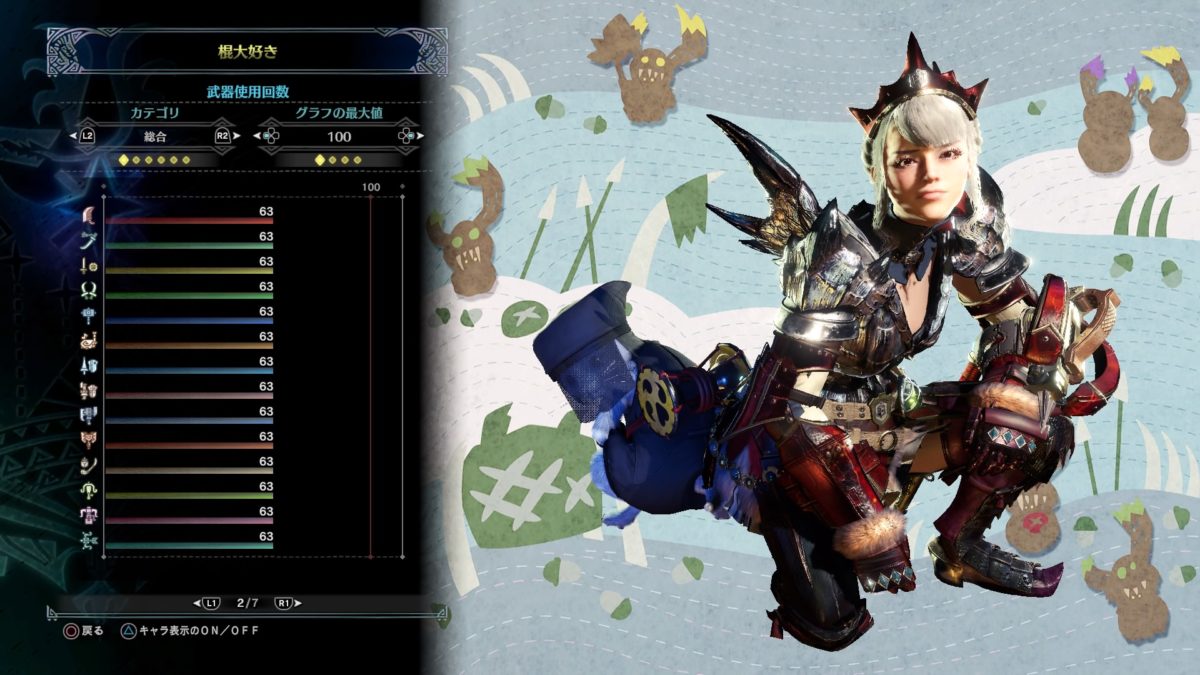Select the Dual Blades usage row icon

tap(89, 290)
